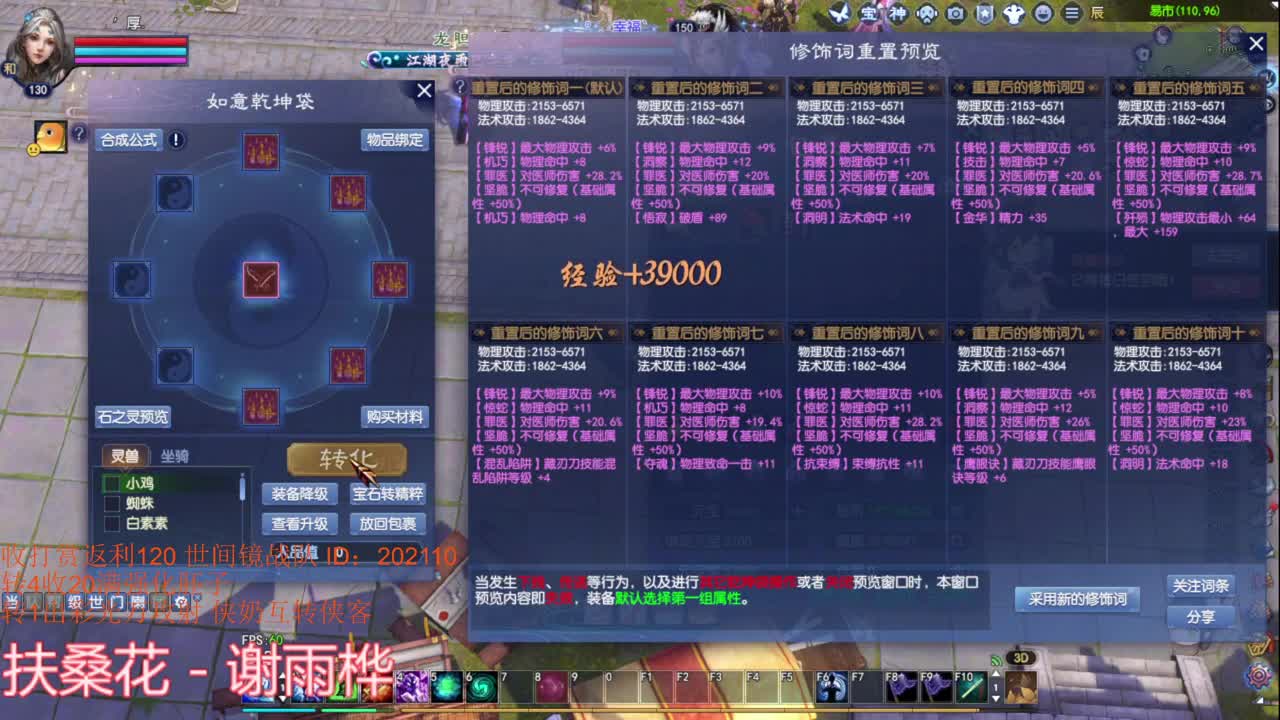Screen dimensions: 1280x720
Task: Click the hotbar page-down arrow
Action: pos(995,698)
